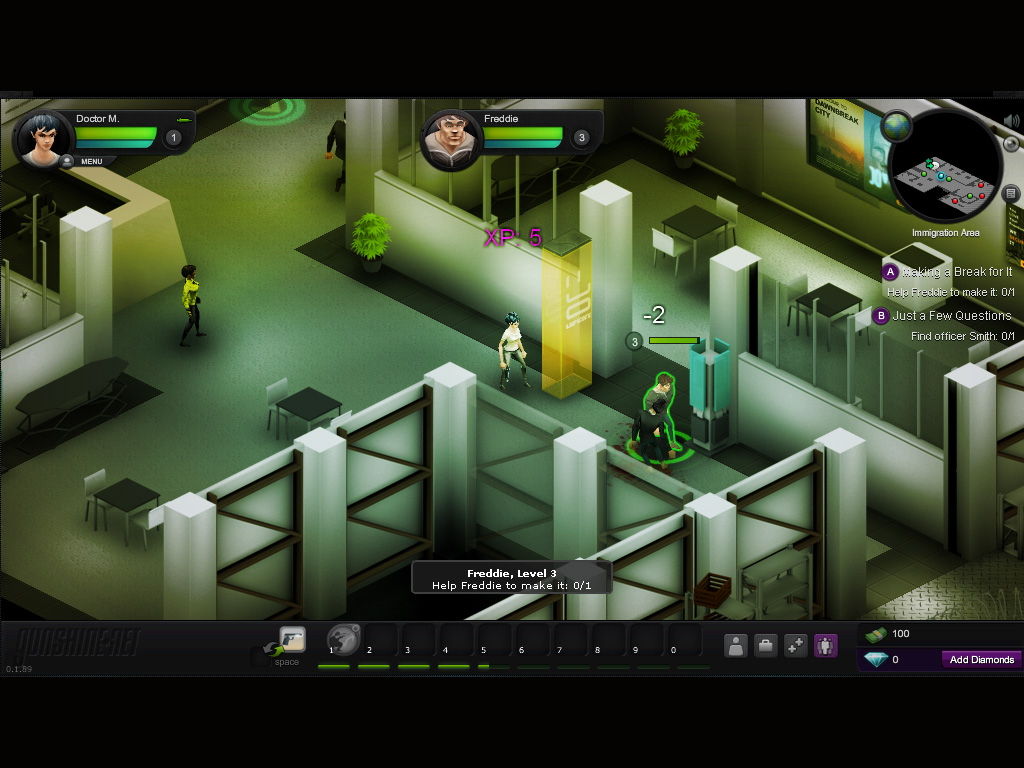Image resolution: width=1024 pixels, height=768 pixels.
Task: Open the briefcase inventory icon
Action: coord(766,645)
